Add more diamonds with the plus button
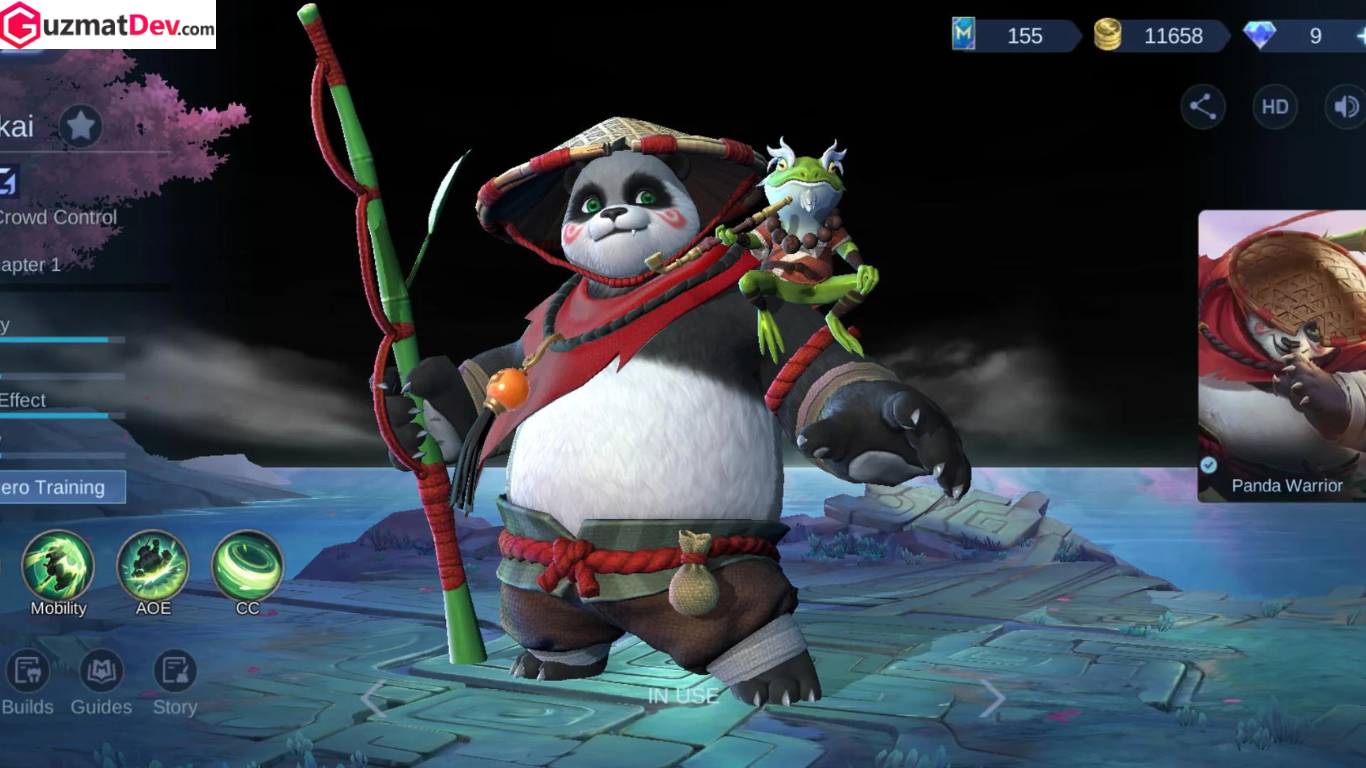The image size is (1366, 768). (x=1361, y=36)
